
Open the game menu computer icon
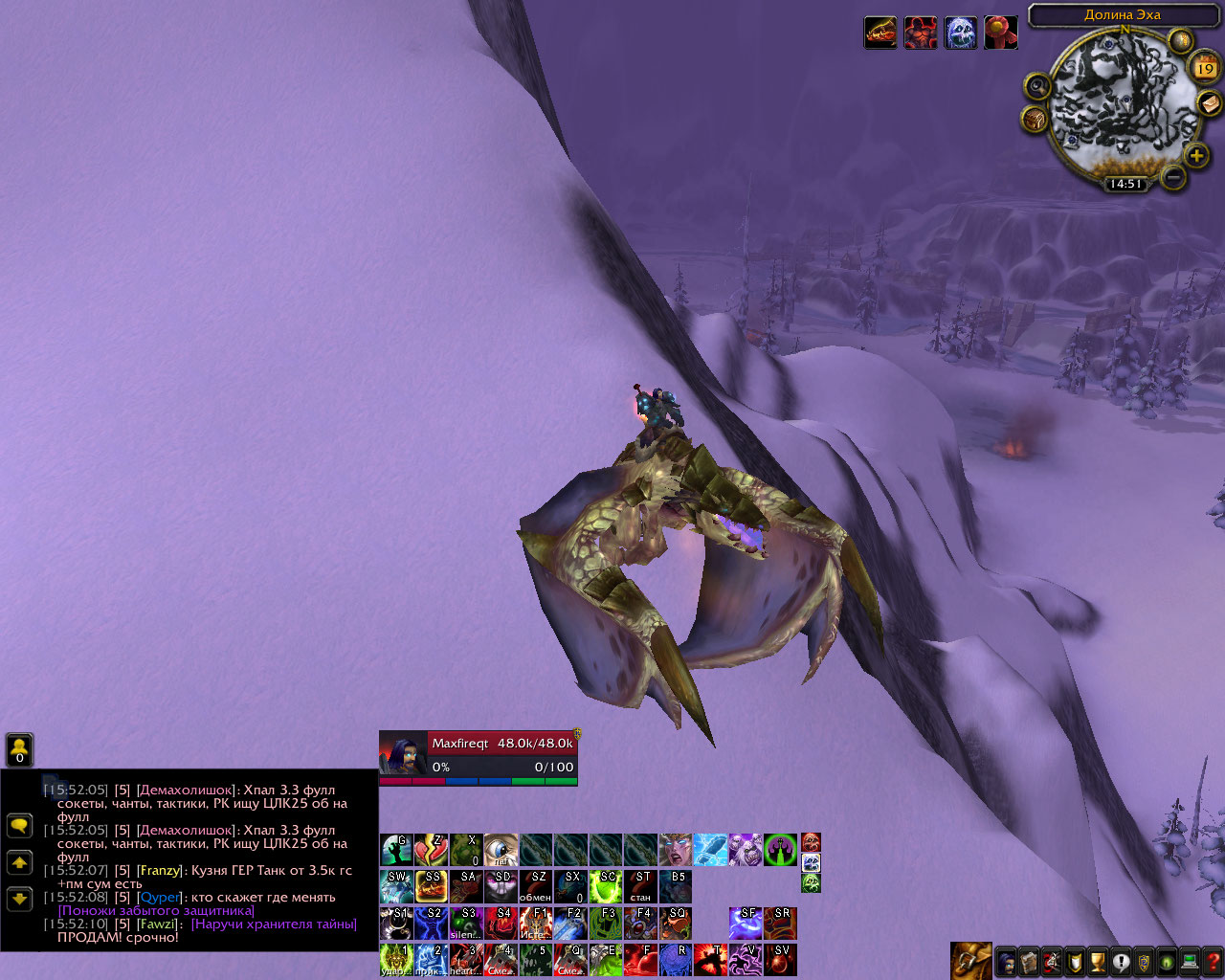[x=1190, y=962]
